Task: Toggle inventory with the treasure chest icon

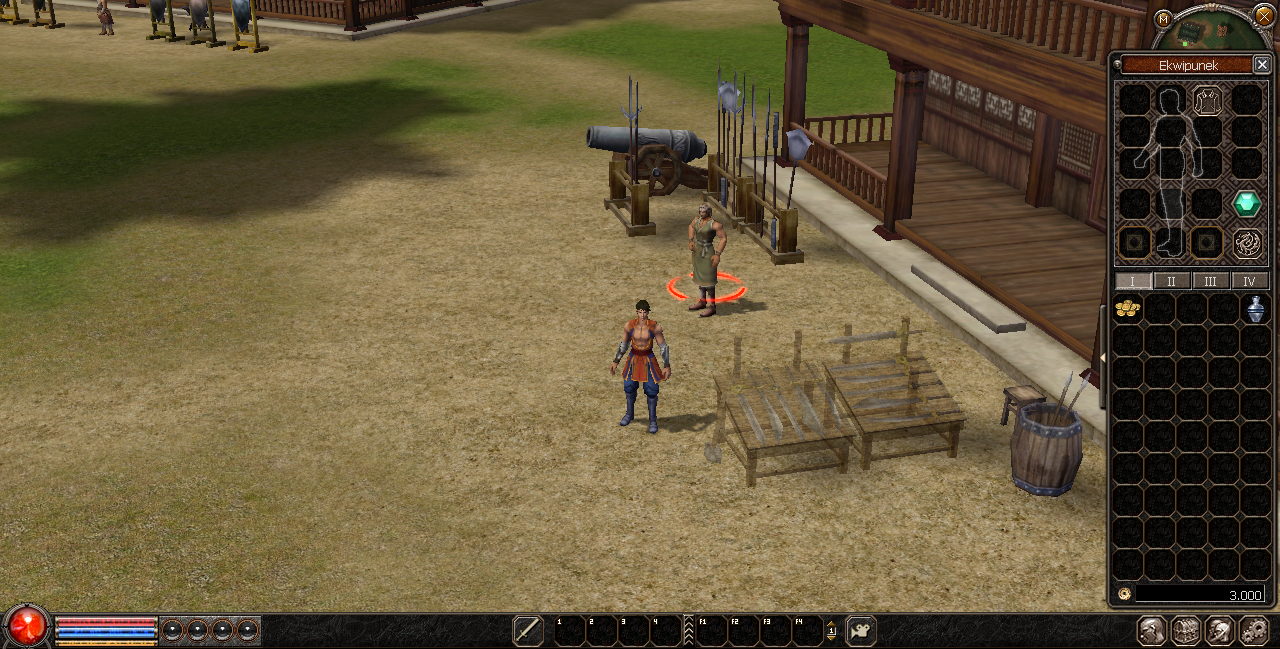Action: [x=1186, y=630]
